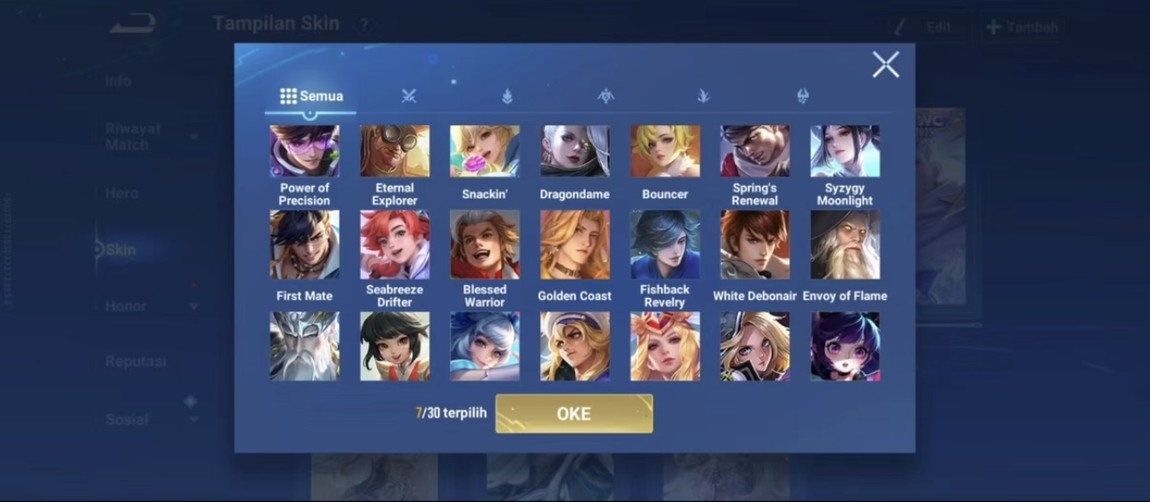Confirm selection with the OKE button

(574, 414)
